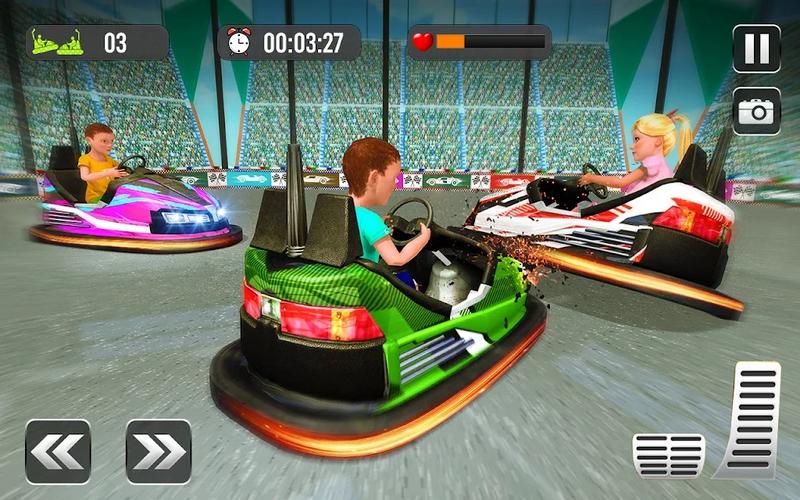Hit the brake pedal
Screen dimensions: 800x500
(668, 455)
